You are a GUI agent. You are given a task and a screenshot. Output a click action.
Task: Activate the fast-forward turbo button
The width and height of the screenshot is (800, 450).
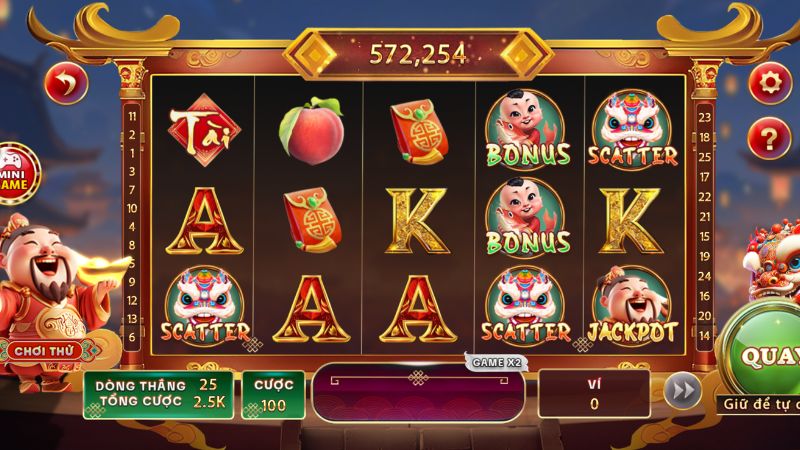(683, 392)
